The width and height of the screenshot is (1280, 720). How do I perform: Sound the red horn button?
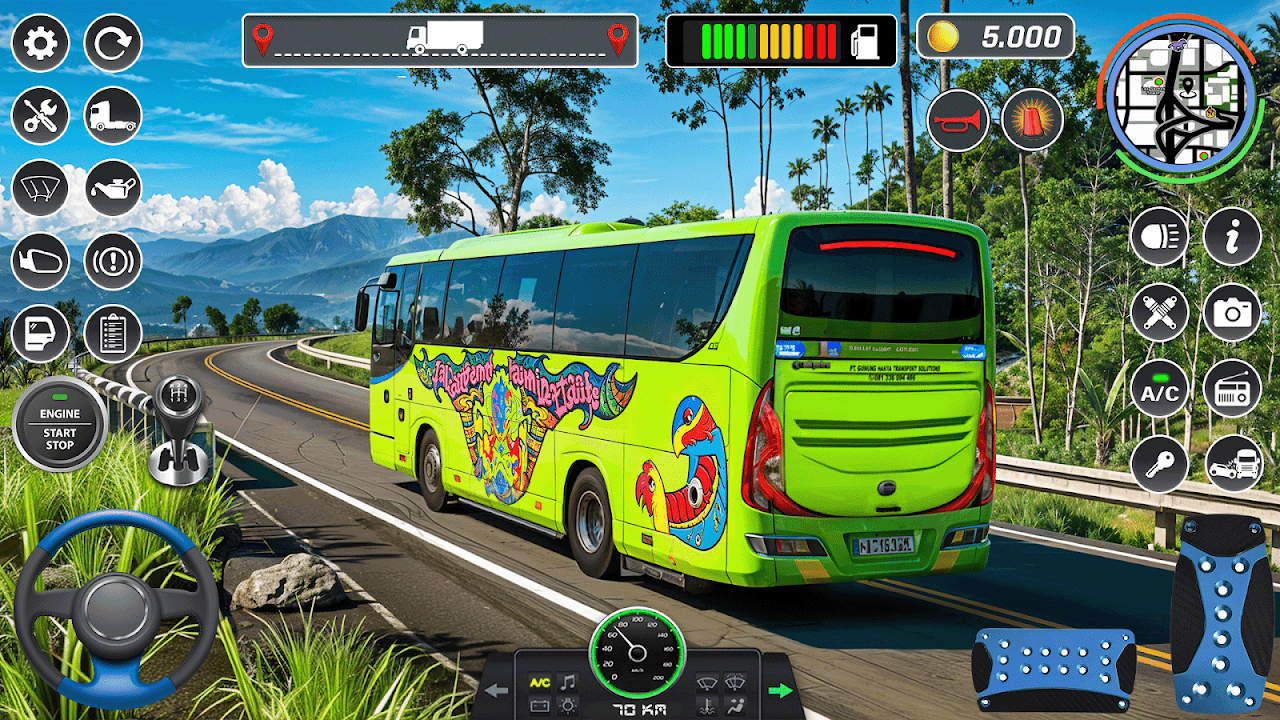tap(957, 121)
